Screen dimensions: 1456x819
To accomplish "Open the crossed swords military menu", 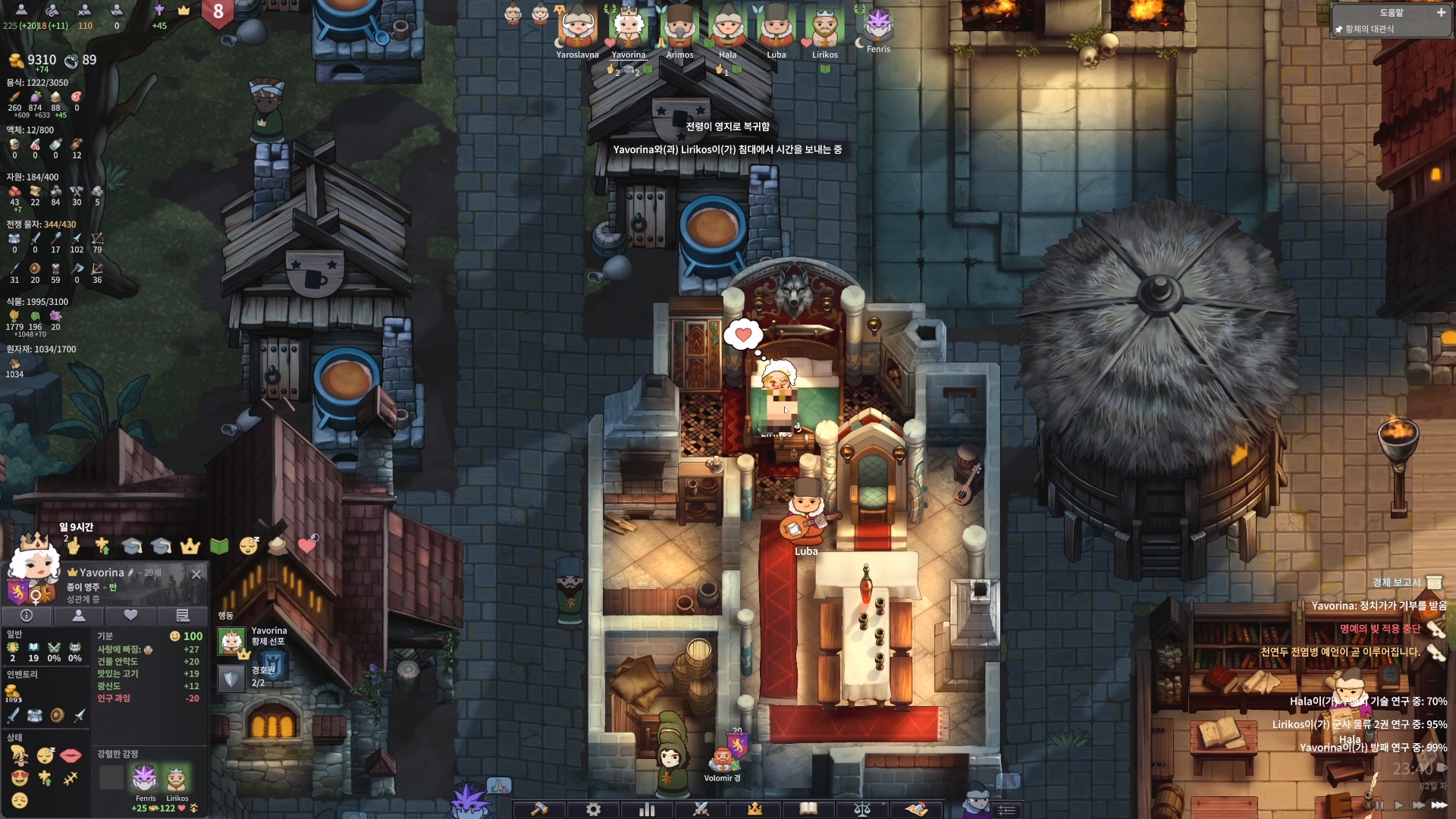I will coord(701,809).
